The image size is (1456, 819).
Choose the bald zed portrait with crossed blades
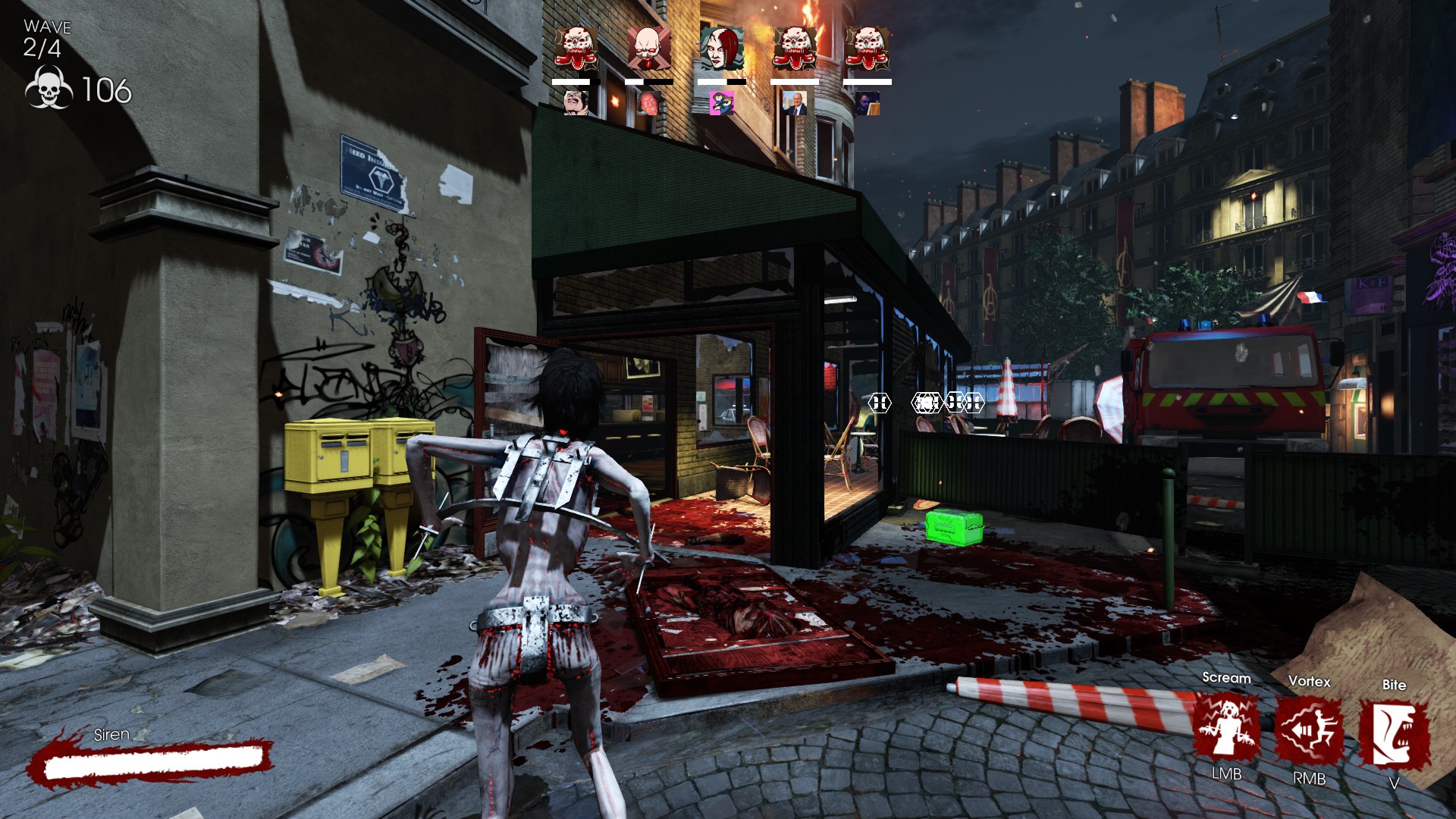648,49
